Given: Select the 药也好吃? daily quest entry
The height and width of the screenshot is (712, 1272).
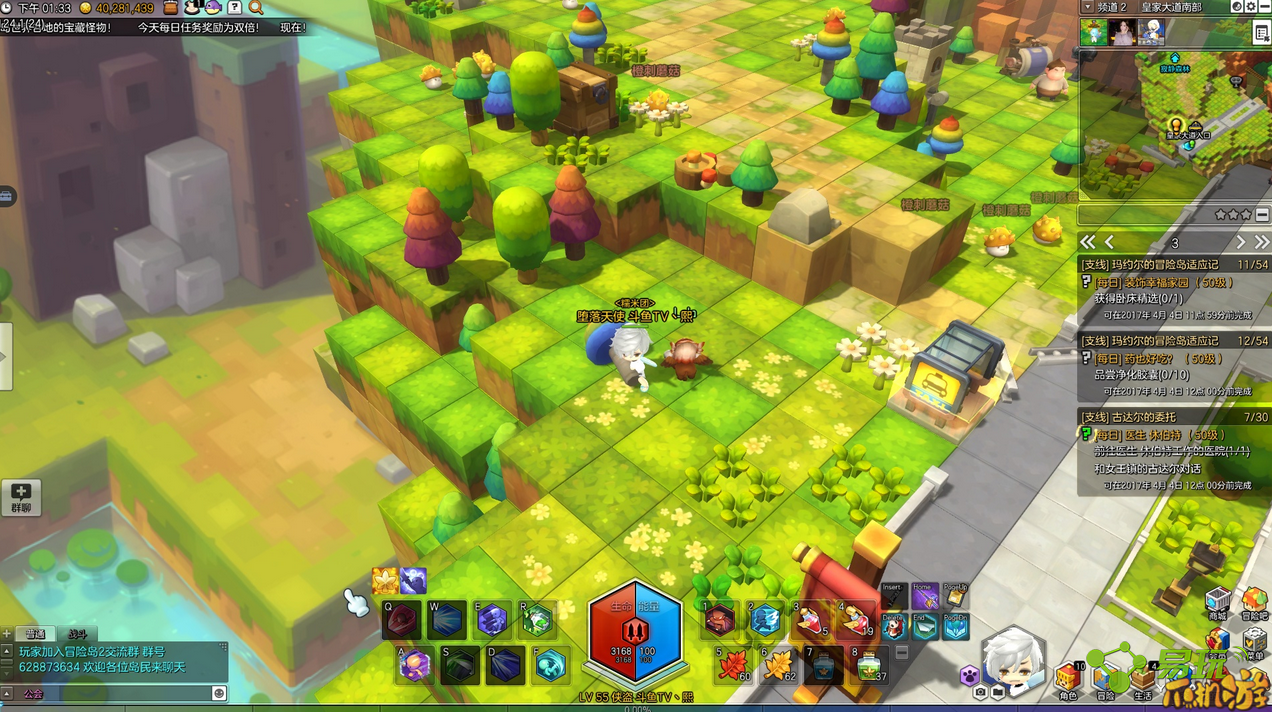Looking at the screenshot, I should pos(1165,359).
